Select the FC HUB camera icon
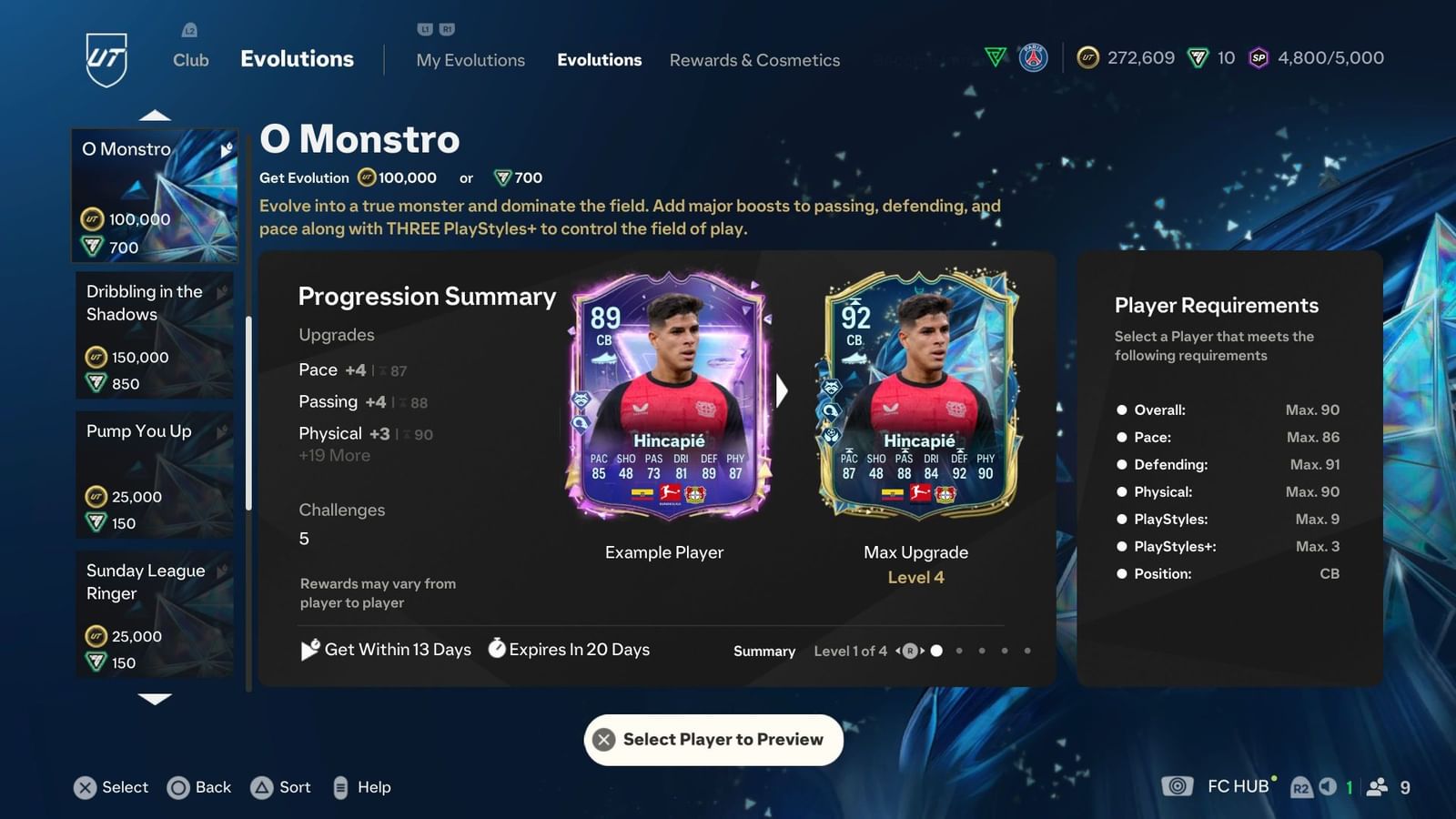1456x819 pixels. pos(1178,786)
